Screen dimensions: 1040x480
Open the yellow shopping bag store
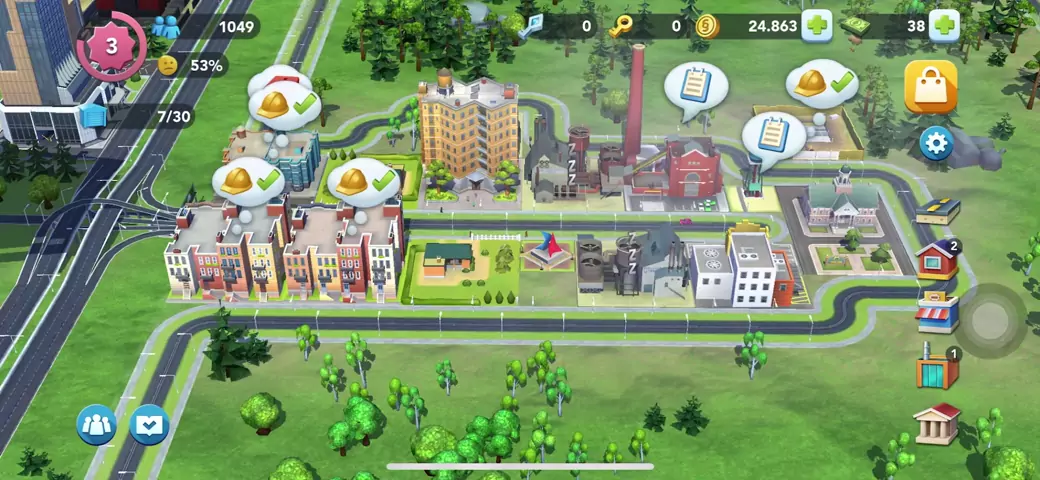click(x=930, y=87)
